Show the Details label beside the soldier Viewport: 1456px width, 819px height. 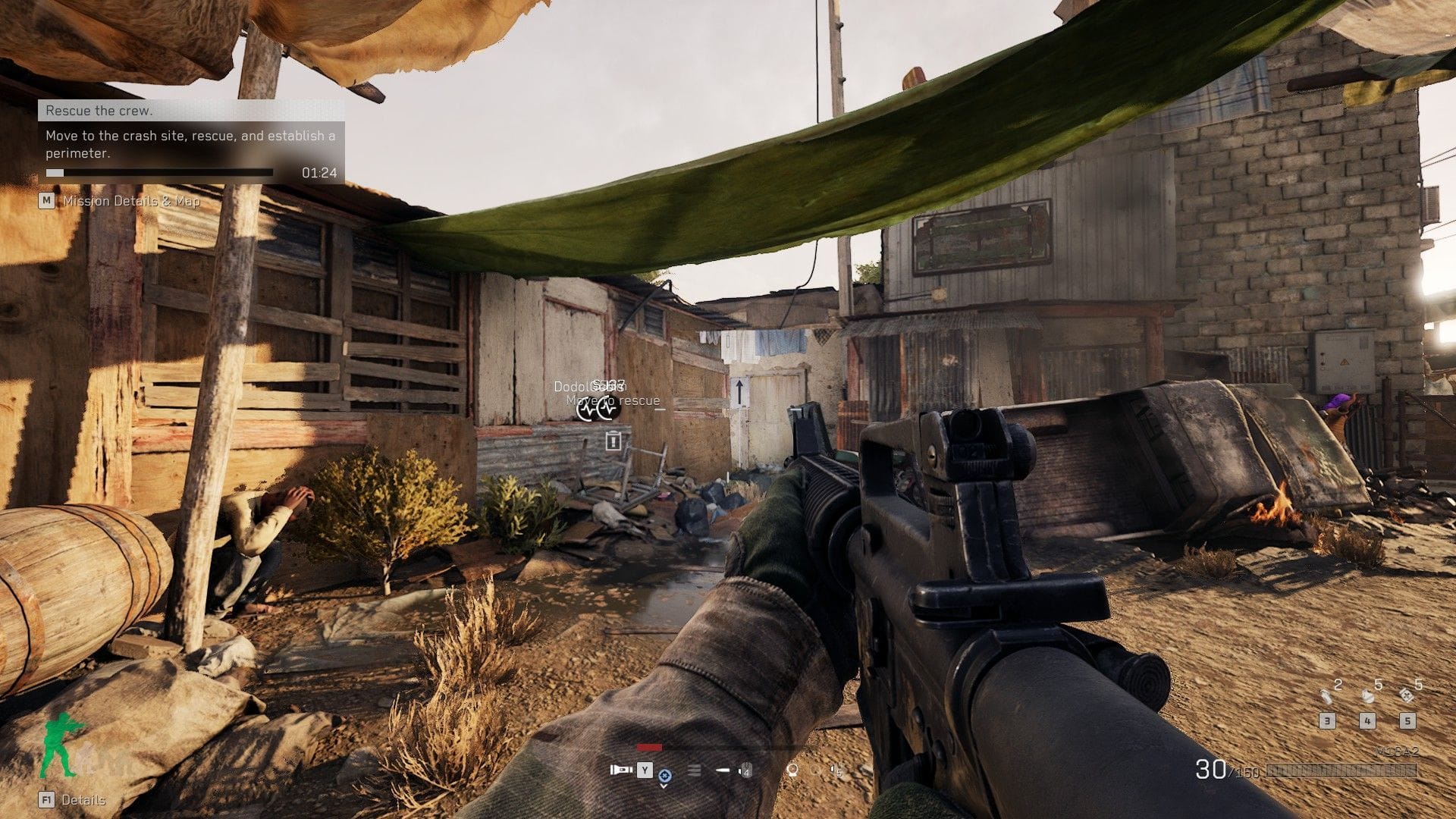click(83, 800)
